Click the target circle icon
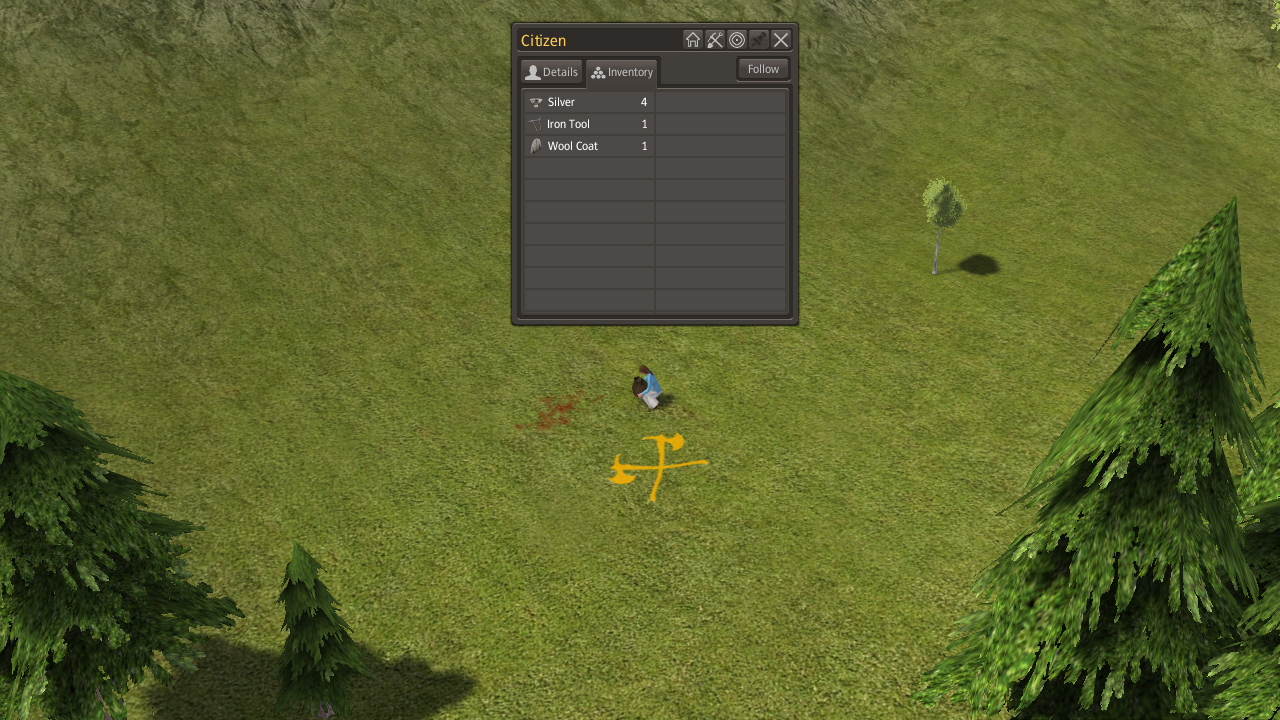Image resolution: width=1280 pixels, height=720 pixels. 737,40
